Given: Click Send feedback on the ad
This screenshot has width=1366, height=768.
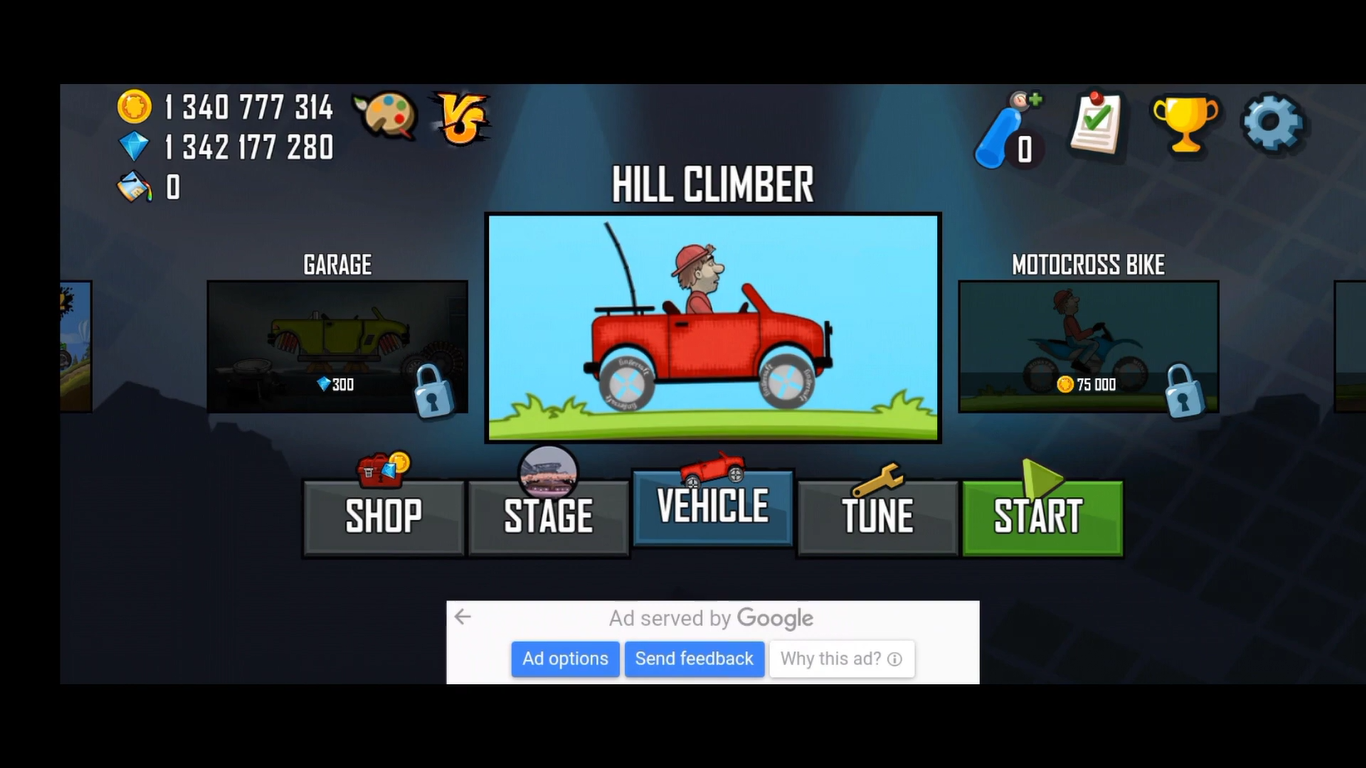Looking at the screenshot, I should tap(694, 659).
